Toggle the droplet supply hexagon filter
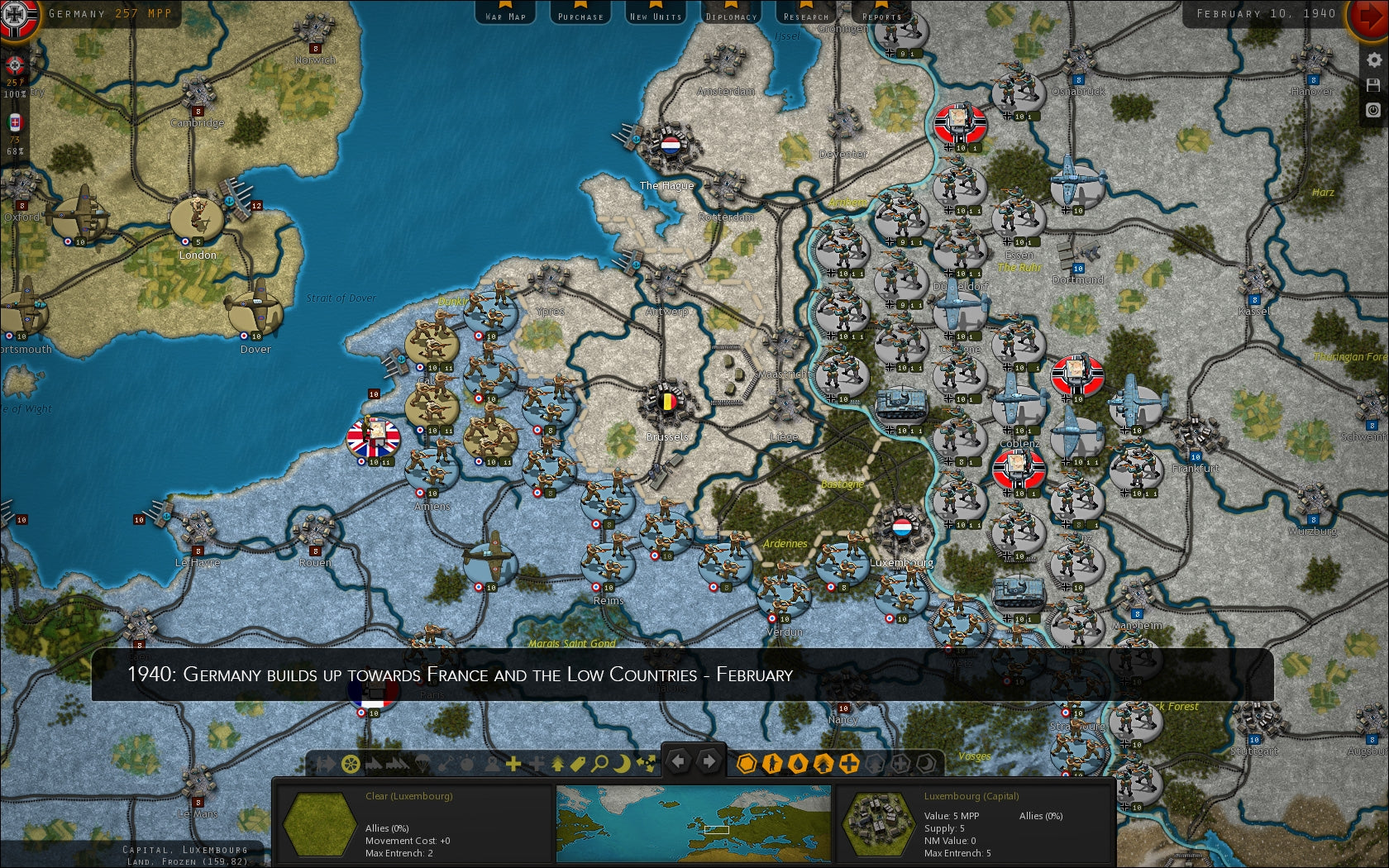The width and height of the screenshot is (1389, 868). pyautogui.click(x=796, y=762)
